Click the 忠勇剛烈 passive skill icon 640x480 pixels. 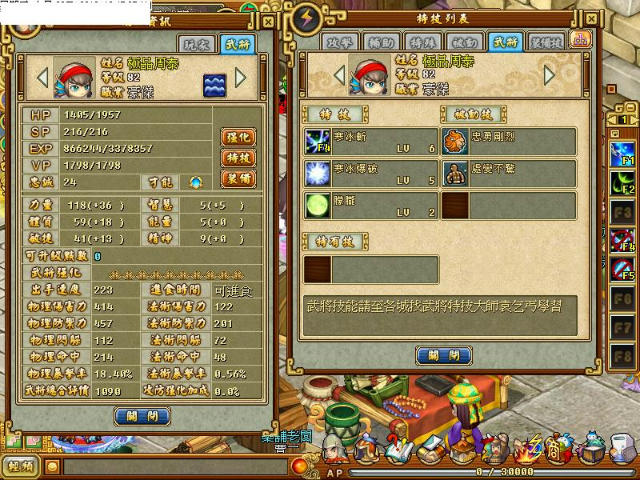(x=455, y=140)
